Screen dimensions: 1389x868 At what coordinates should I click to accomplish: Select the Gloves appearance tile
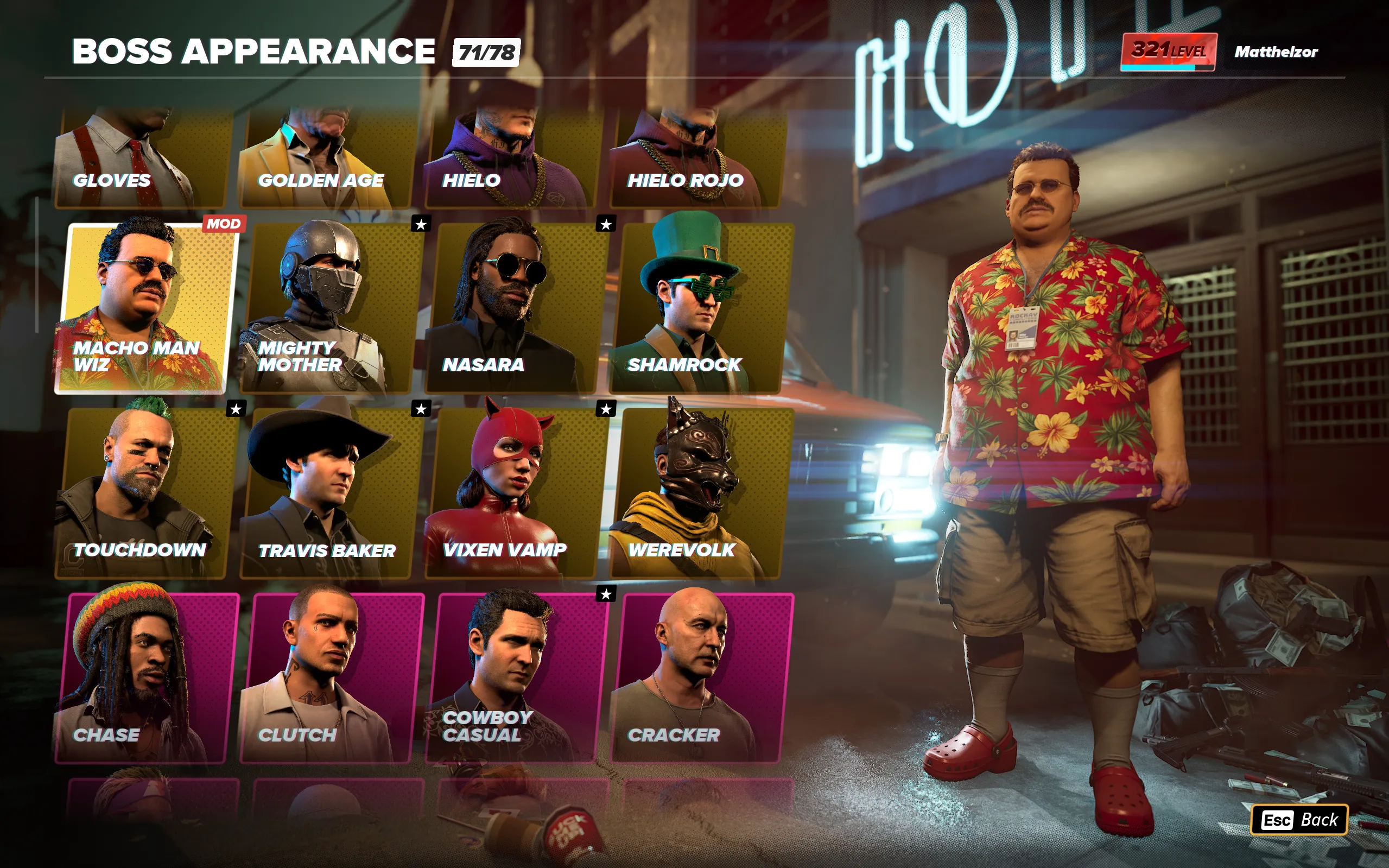[x=141, y=158]
